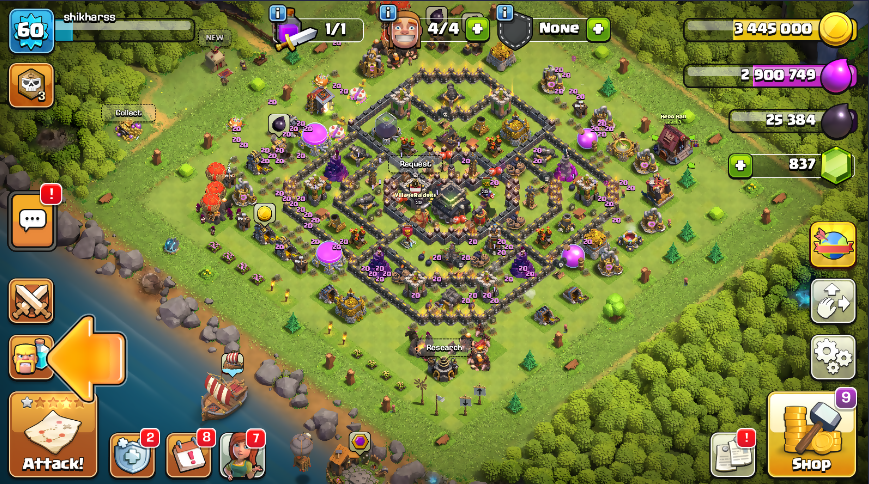Open the calendar news button with badge 8

click(188, 455)
